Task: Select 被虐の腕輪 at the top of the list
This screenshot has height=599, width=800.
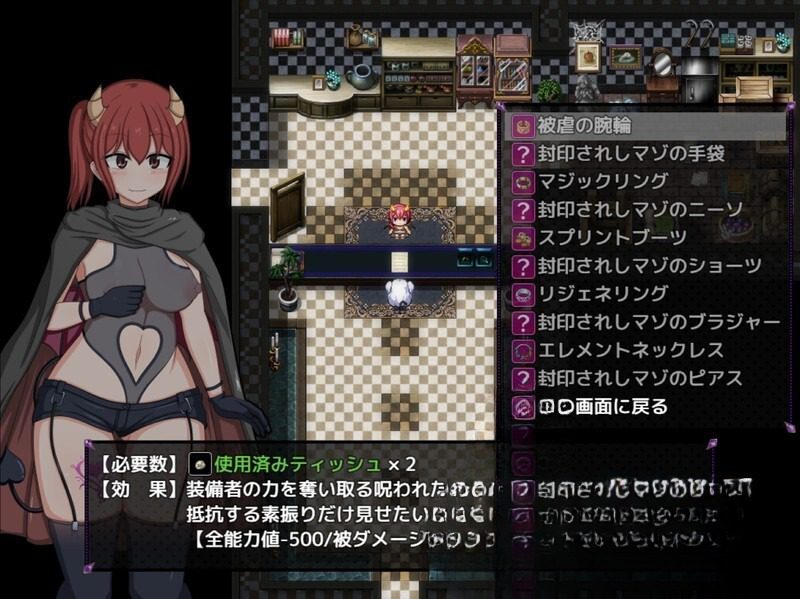Action: point(588,126)
